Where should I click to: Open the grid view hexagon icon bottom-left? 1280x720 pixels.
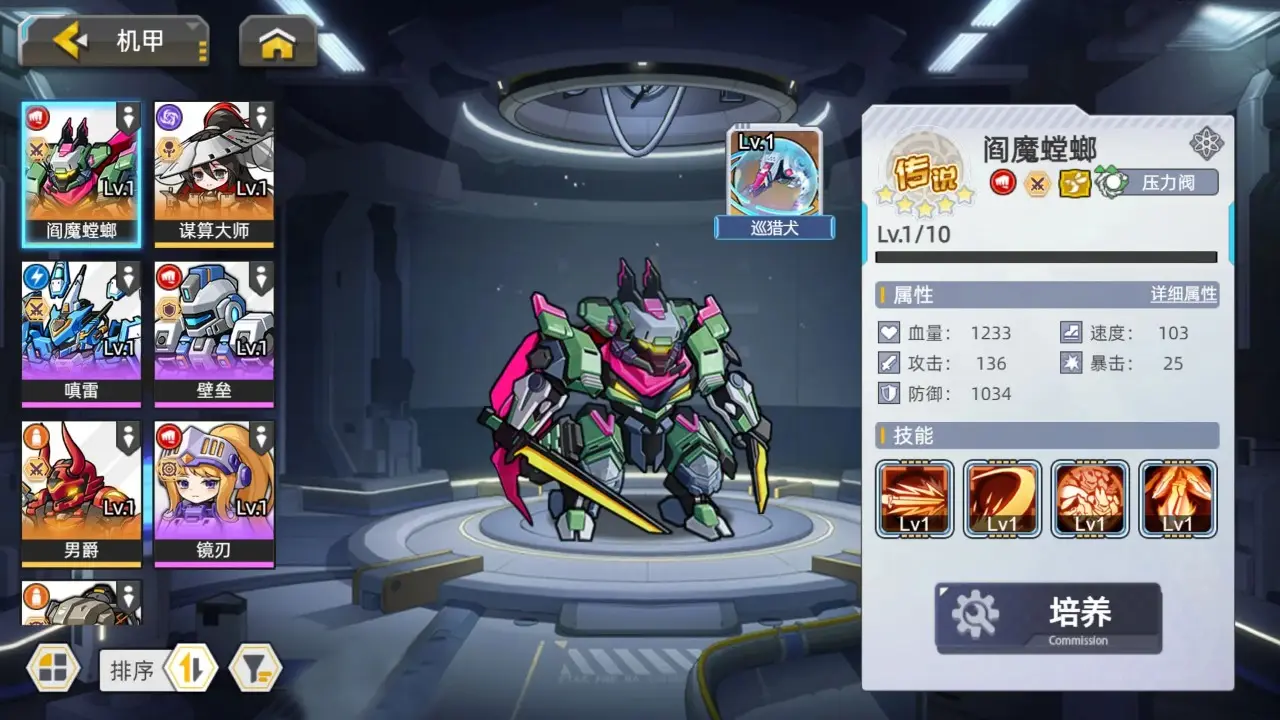53,669
